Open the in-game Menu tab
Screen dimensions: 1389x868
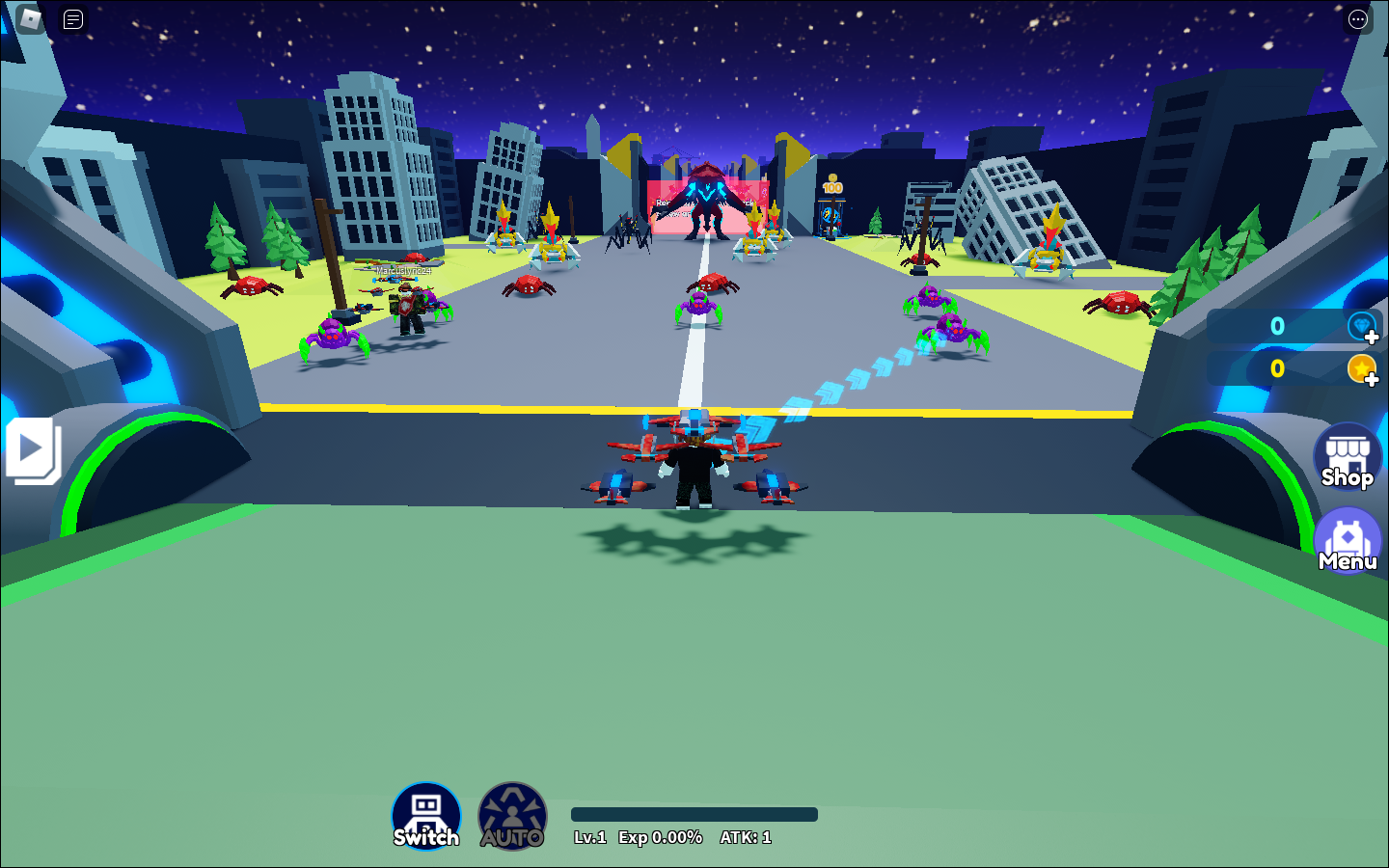tap(1347, 537)
